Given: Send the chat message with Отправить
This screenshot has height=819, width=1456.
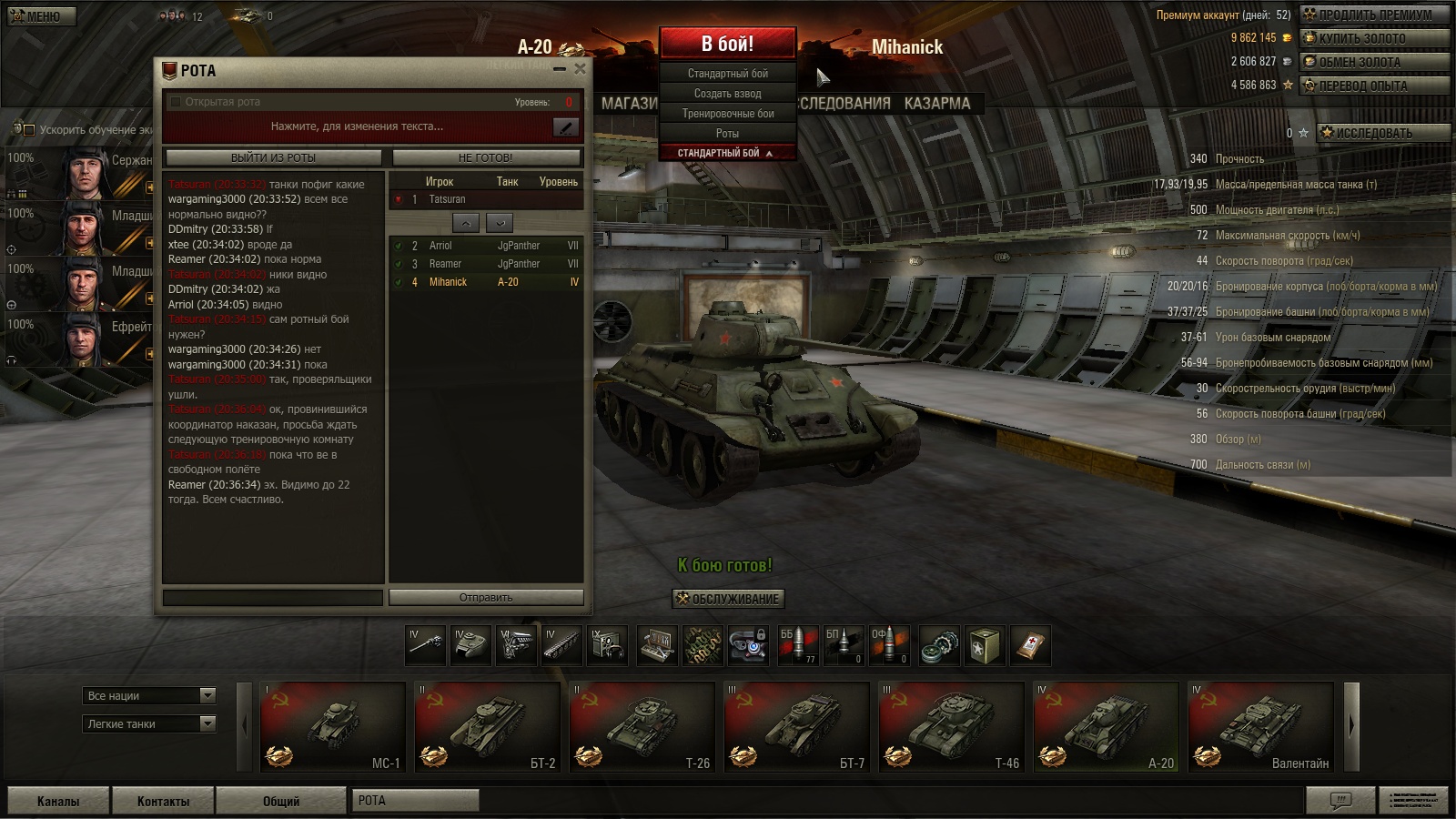Looking at the screenshot, I should coord(486,598).
